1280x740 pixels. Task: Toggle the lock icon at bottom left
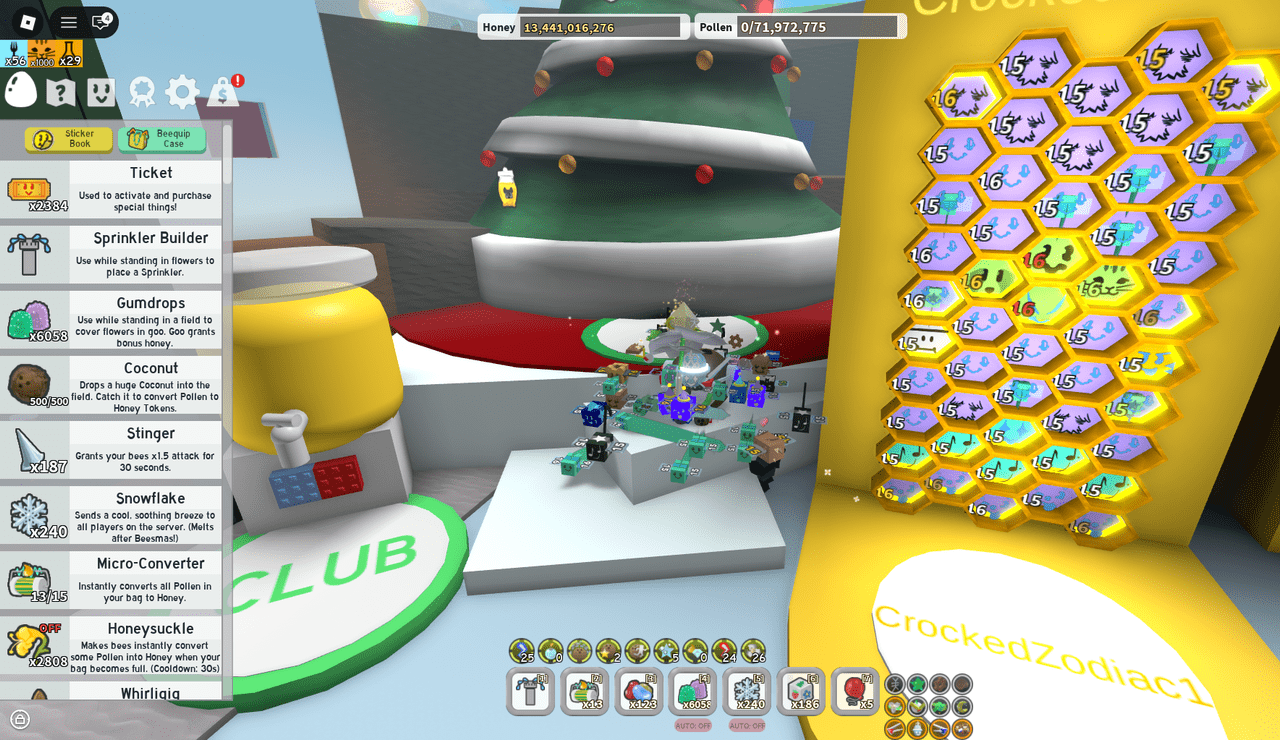coord(21,719)
